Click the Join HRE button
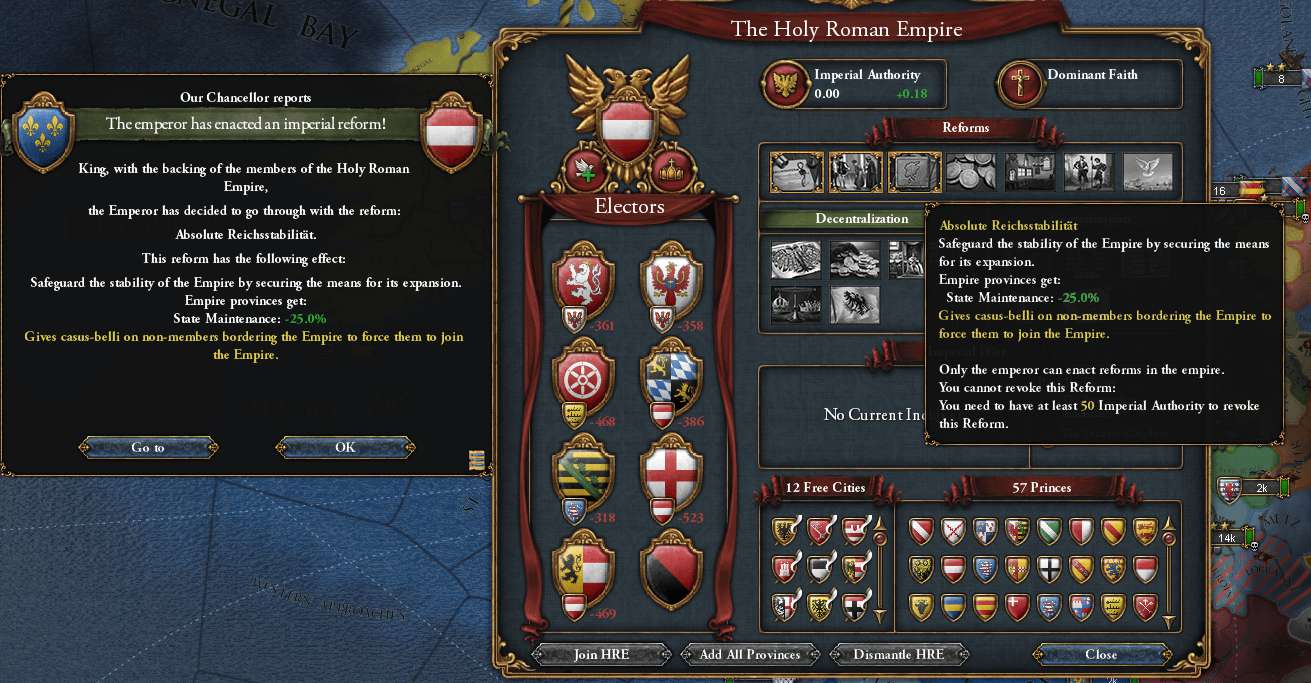Image resolution: width=1311 pixels, height=683 pixels. coord(601,655)
